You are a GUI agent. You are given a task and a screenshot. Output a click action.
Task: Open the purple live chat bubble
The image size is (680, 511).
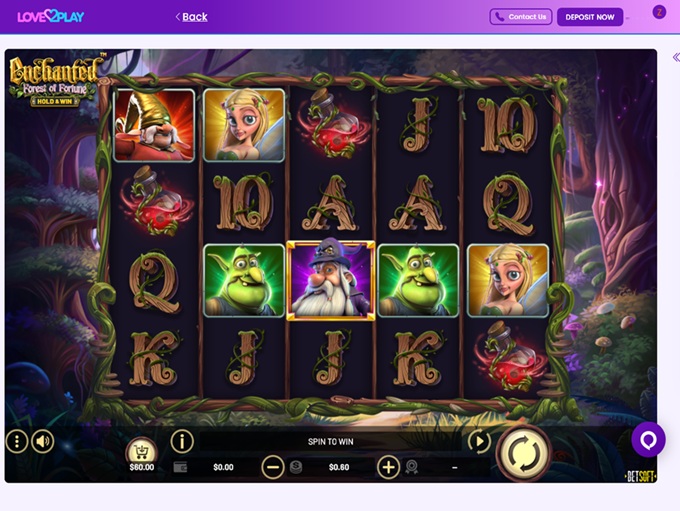pos(648,439)
